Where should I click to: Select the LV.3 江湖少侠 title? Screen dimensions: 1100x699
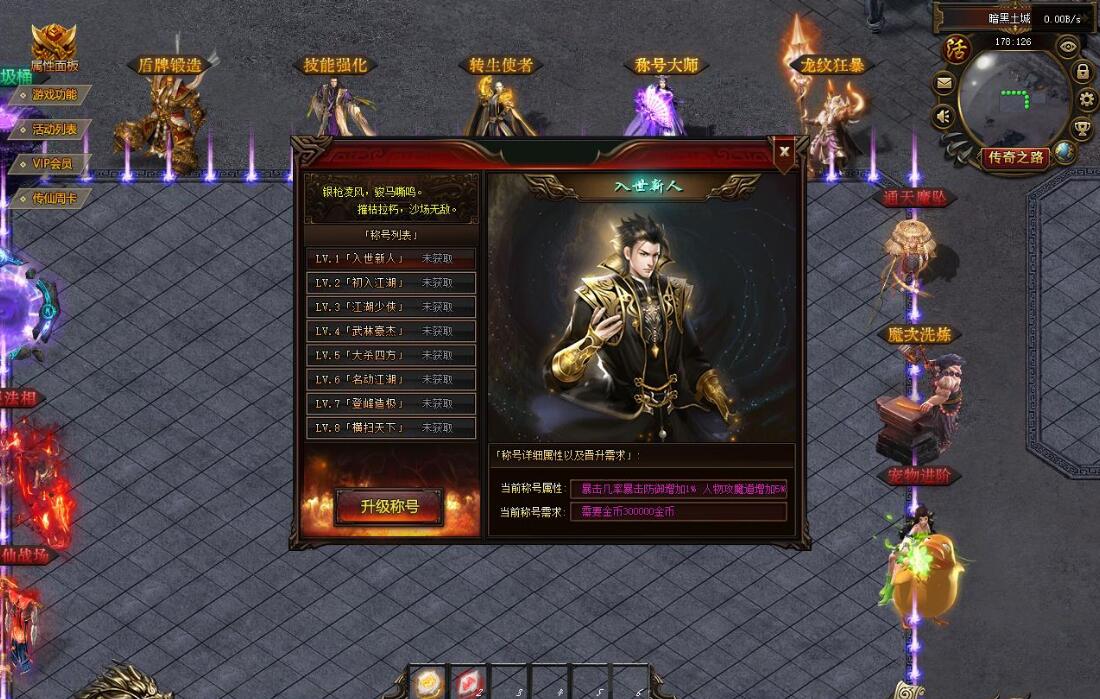pyautogui.click(x=390, y=307)
